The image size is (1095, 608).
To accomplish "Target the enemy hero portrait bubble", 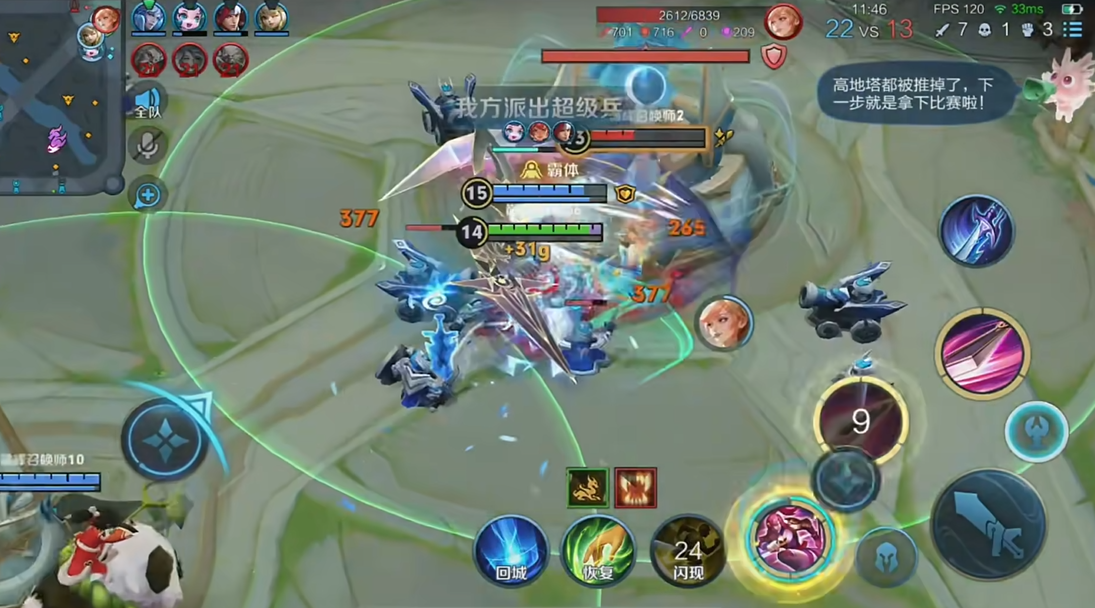I will pyautogui.click(x=724, y=324).
